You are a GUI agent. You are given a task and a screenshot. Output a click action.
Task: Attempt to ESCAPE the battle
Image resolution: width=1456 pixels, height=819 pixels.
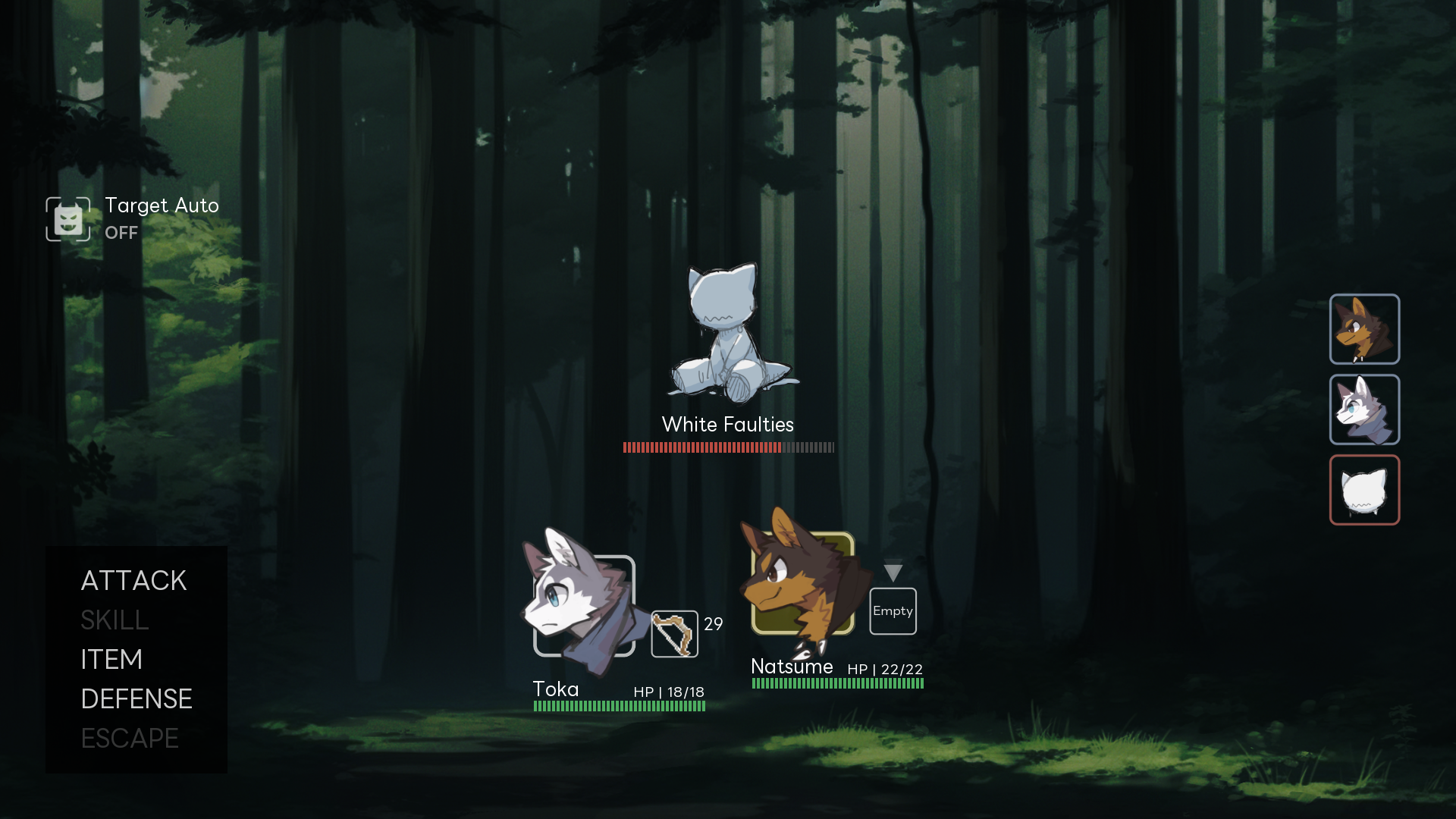pos(130,738)
